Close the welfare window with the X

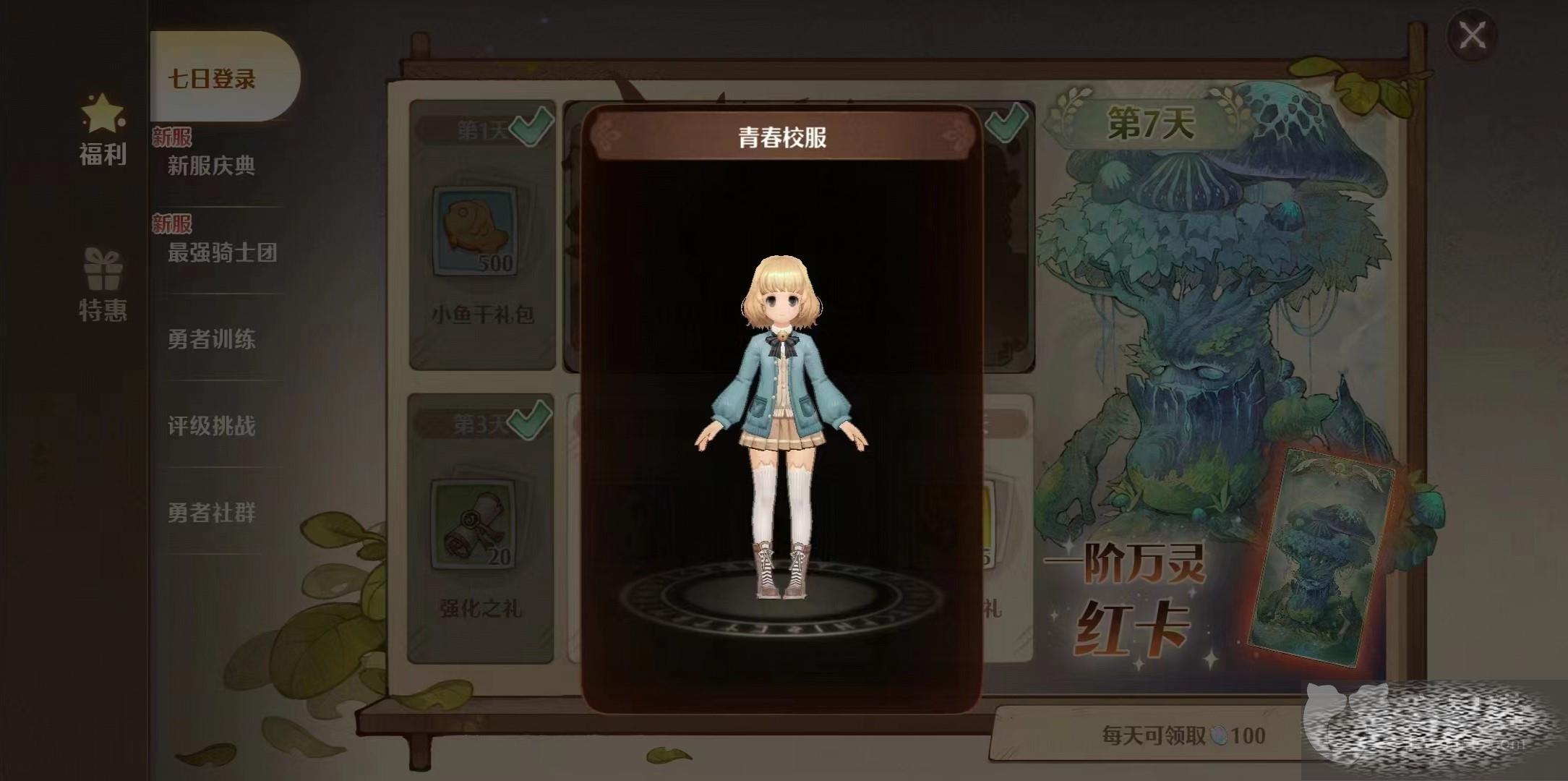click(x=1472, y=35)
